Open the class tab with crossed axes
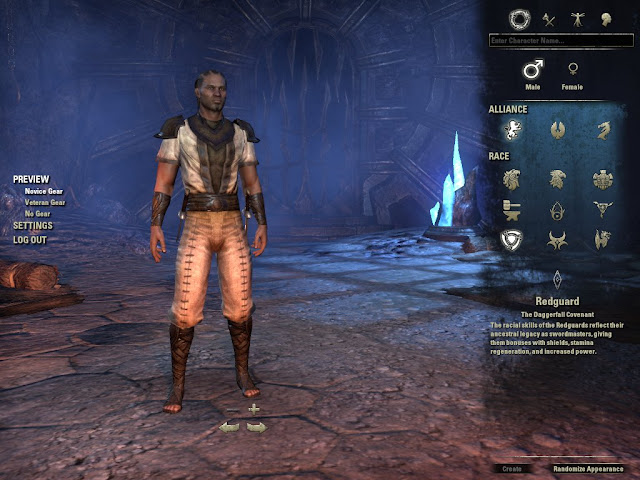 coord(548,18)
